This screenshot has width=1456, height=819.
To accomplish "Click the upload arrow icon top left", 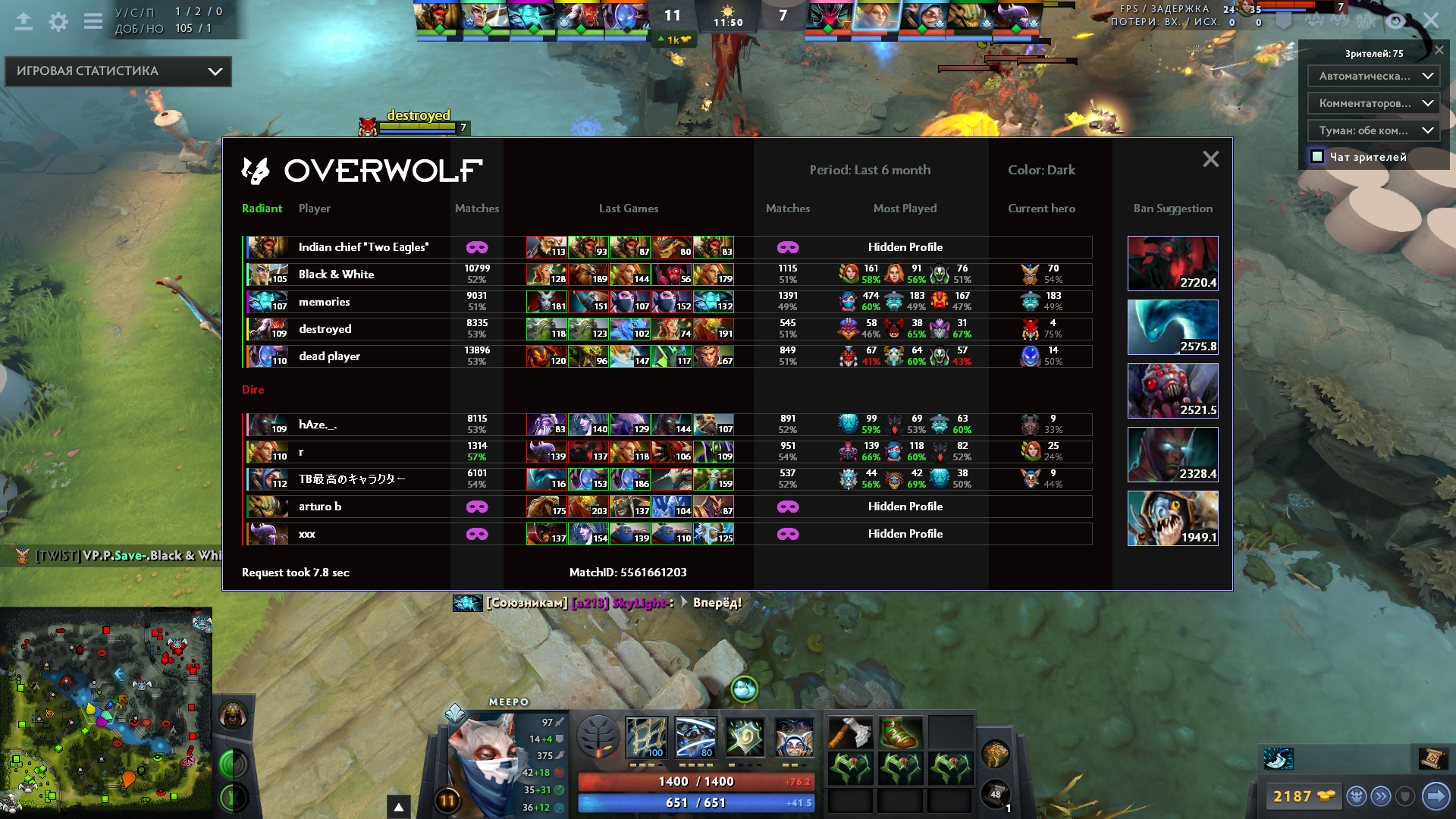I will [x=24, y=20].
